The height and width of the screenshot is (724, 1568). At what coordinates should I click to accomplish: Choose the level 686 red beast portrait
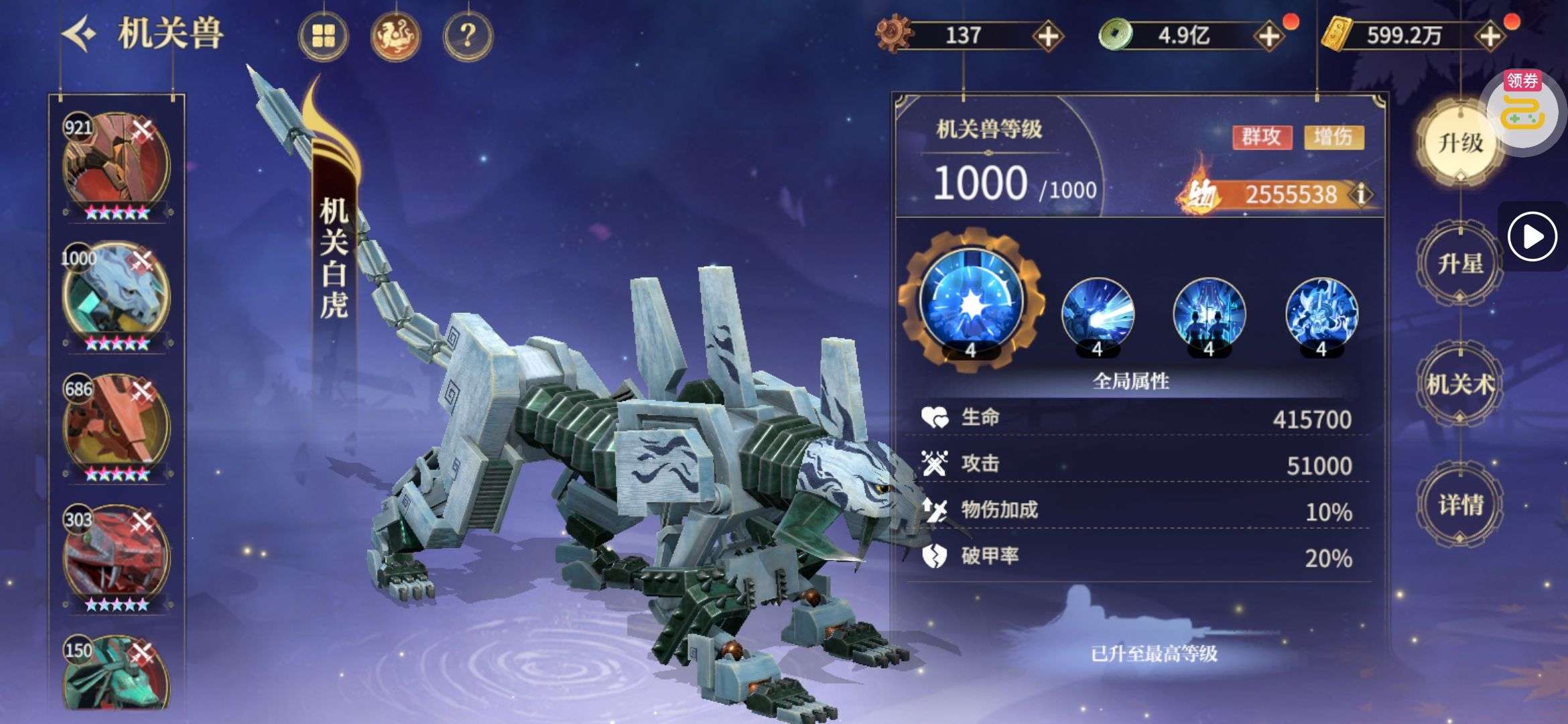coord(117,426)
